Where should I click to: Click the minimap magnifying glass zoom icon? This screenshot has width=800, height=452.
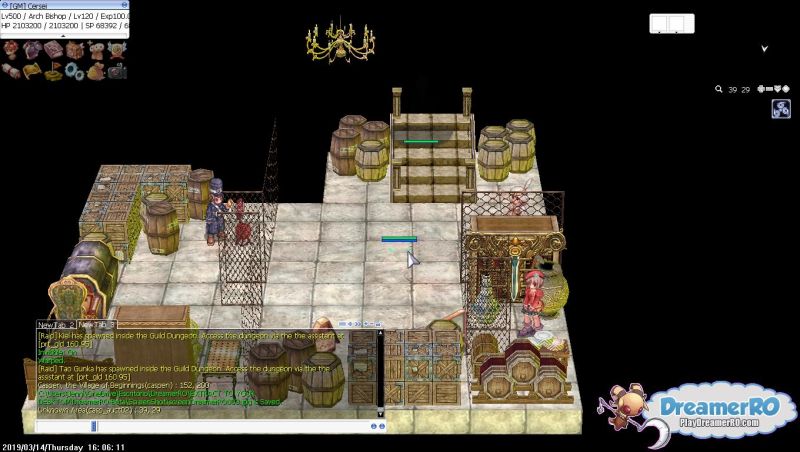[718, 90]
